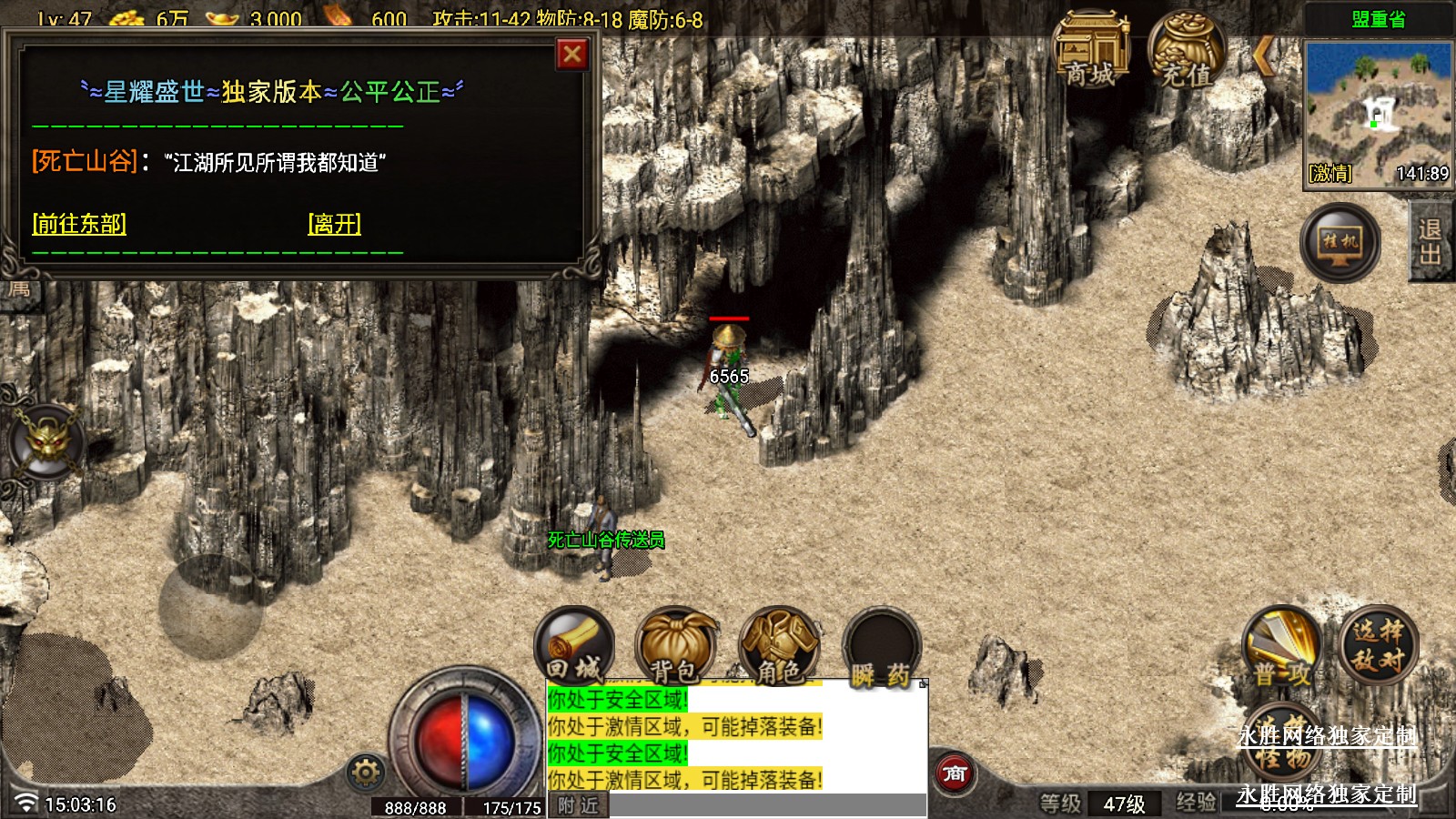
Task: Open the 商城 shop
Action: [x=1090, y=50]
